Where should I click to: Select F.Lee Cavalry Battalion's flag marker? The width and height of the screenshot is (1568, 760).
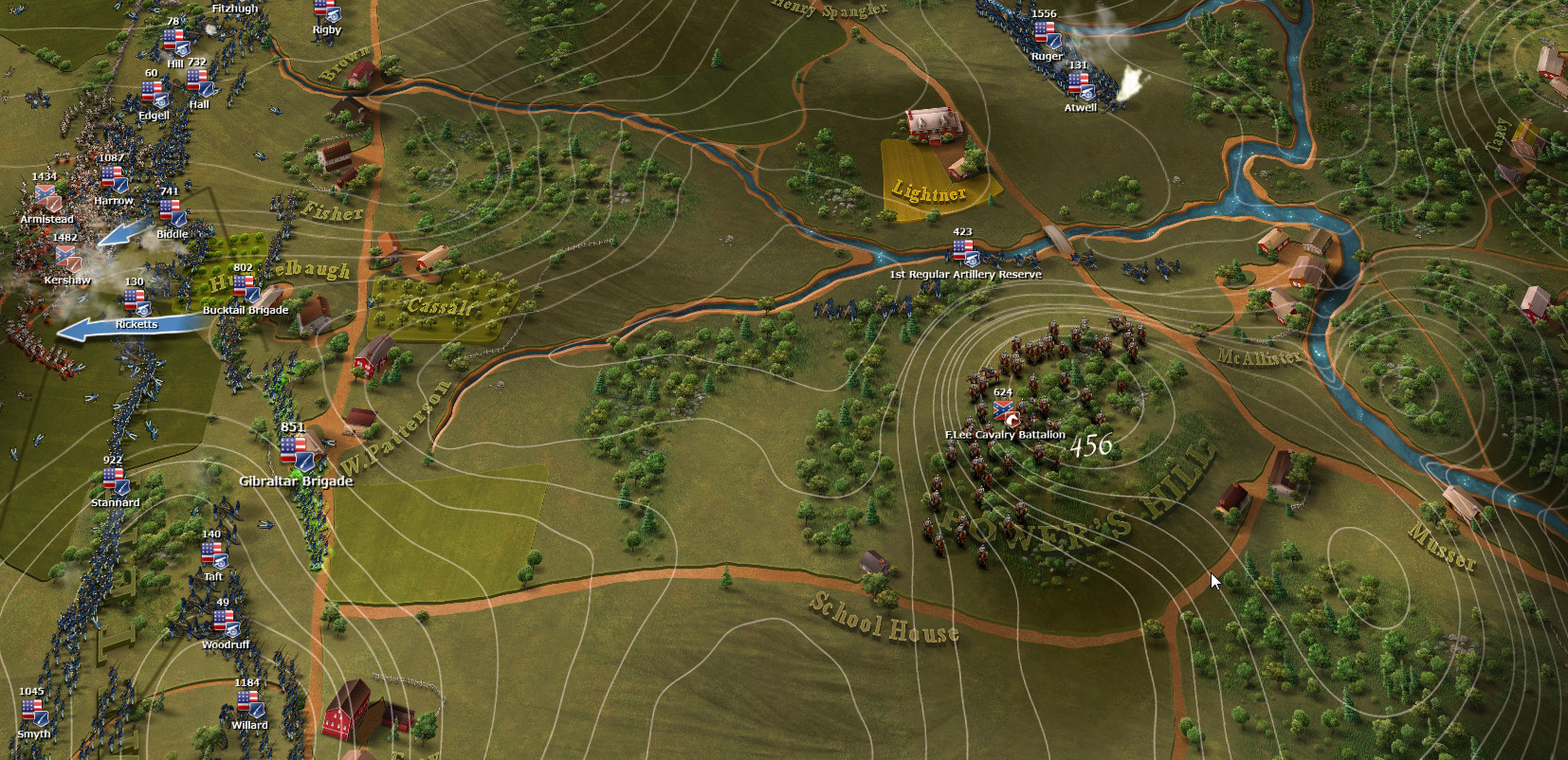click(x=1004, y=411)
